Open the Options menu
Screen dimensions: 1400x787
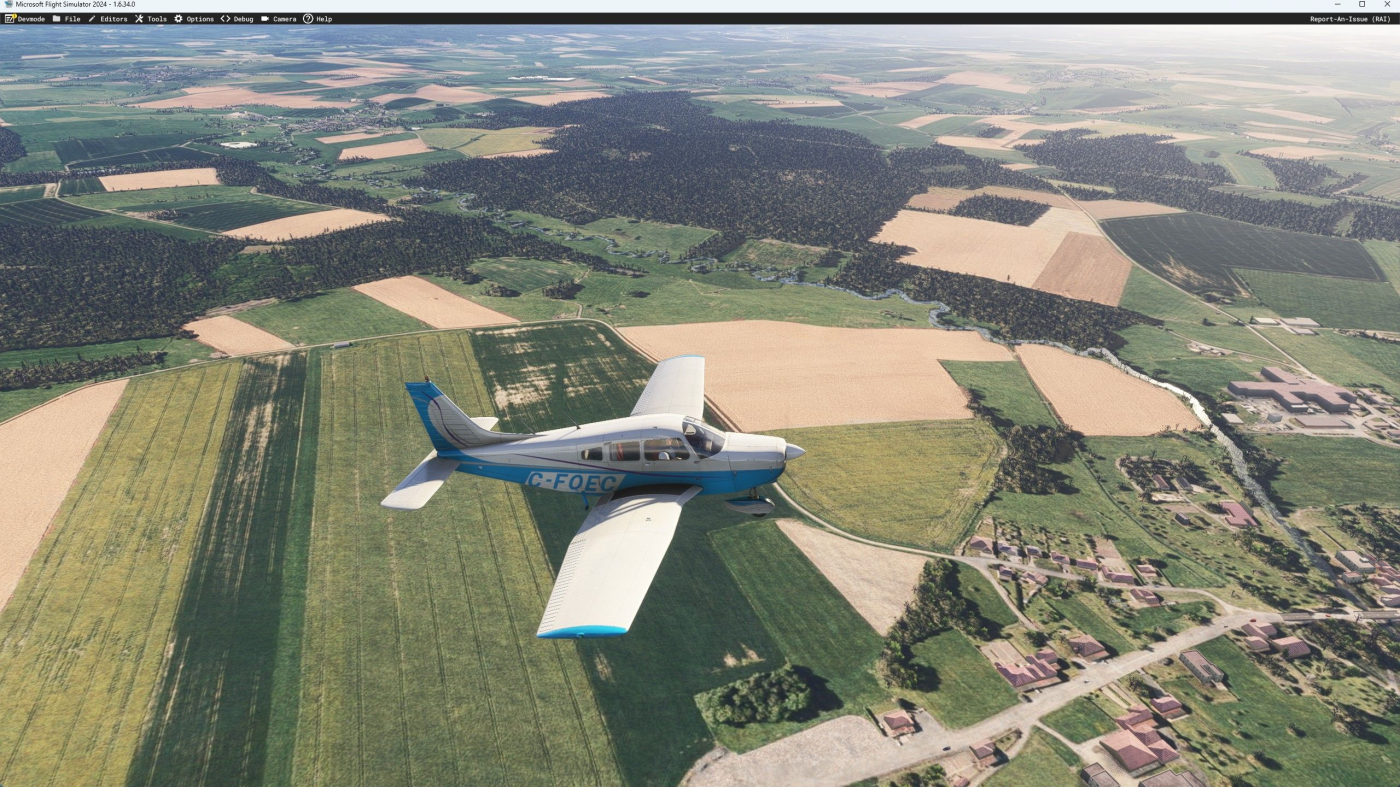[x=194, y=19]
